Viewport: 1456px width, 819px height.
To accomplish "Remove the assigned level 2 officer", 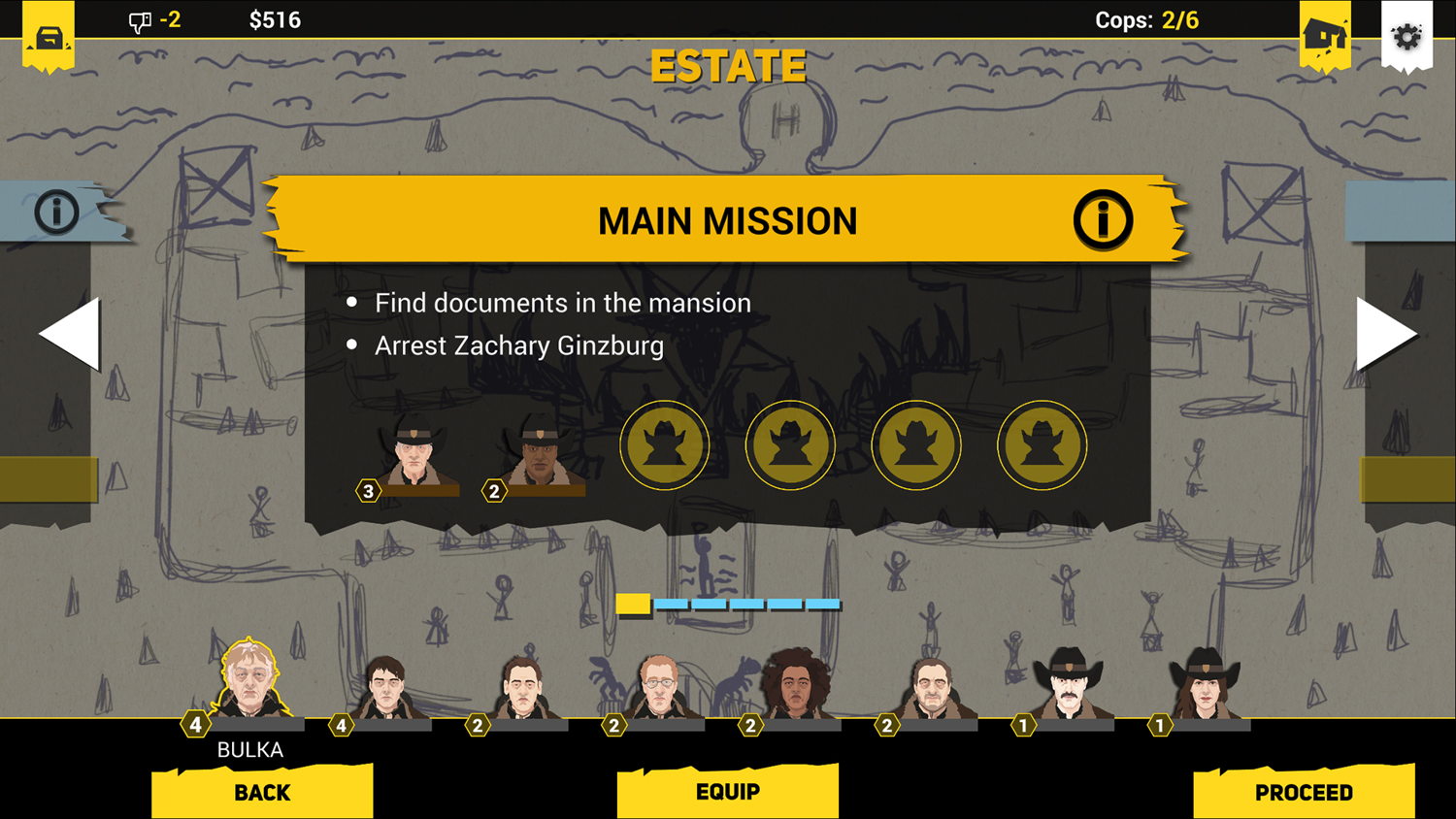I will [540, 452].
